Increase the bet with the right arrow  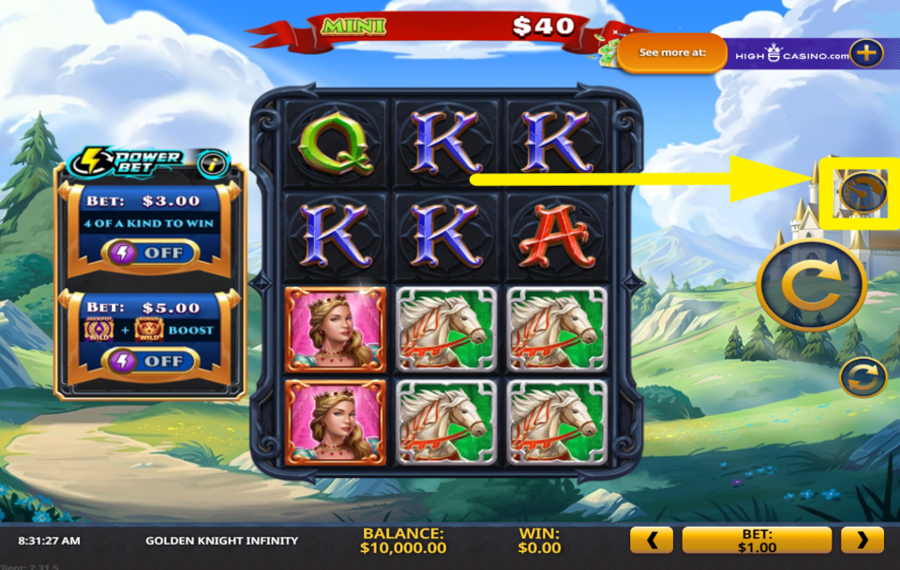pos(861,541)
